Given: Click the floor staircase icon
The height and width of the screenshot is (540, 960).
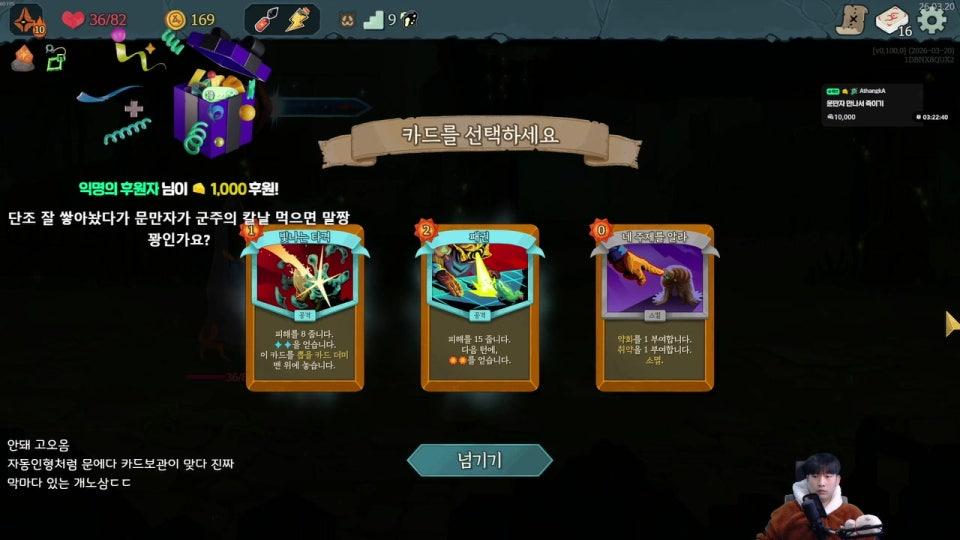Looking at the screenshot, I should click(374, 19).
